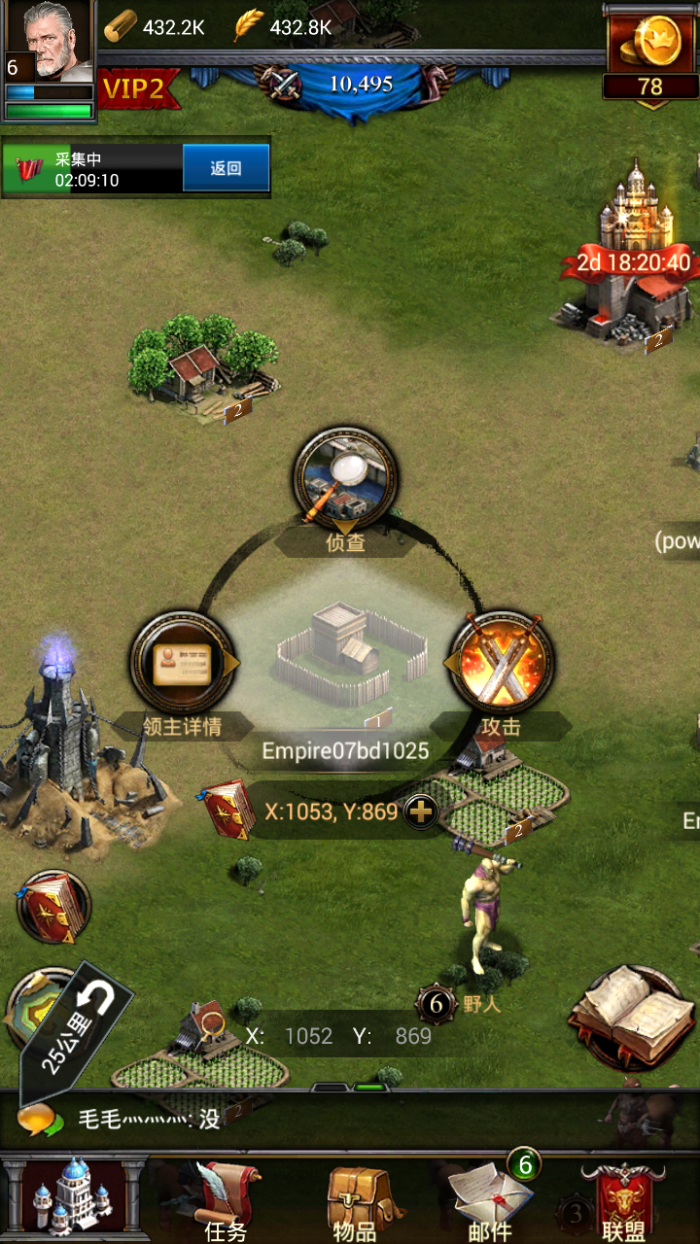Show VIP2 benefits

click(136, 88)
